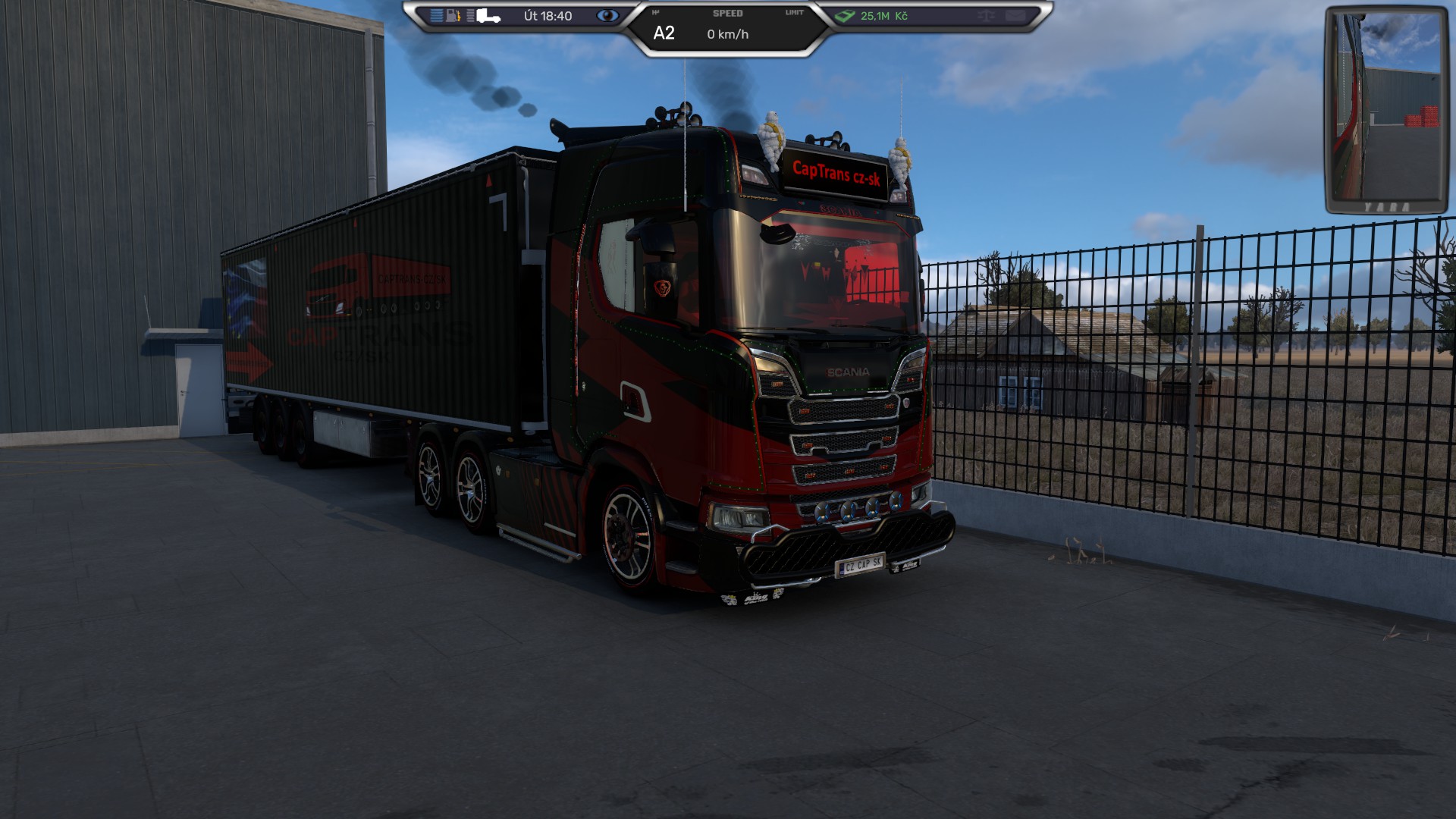
Task: Click the eye icon in the top bar
Action: (x=607, y=16)
